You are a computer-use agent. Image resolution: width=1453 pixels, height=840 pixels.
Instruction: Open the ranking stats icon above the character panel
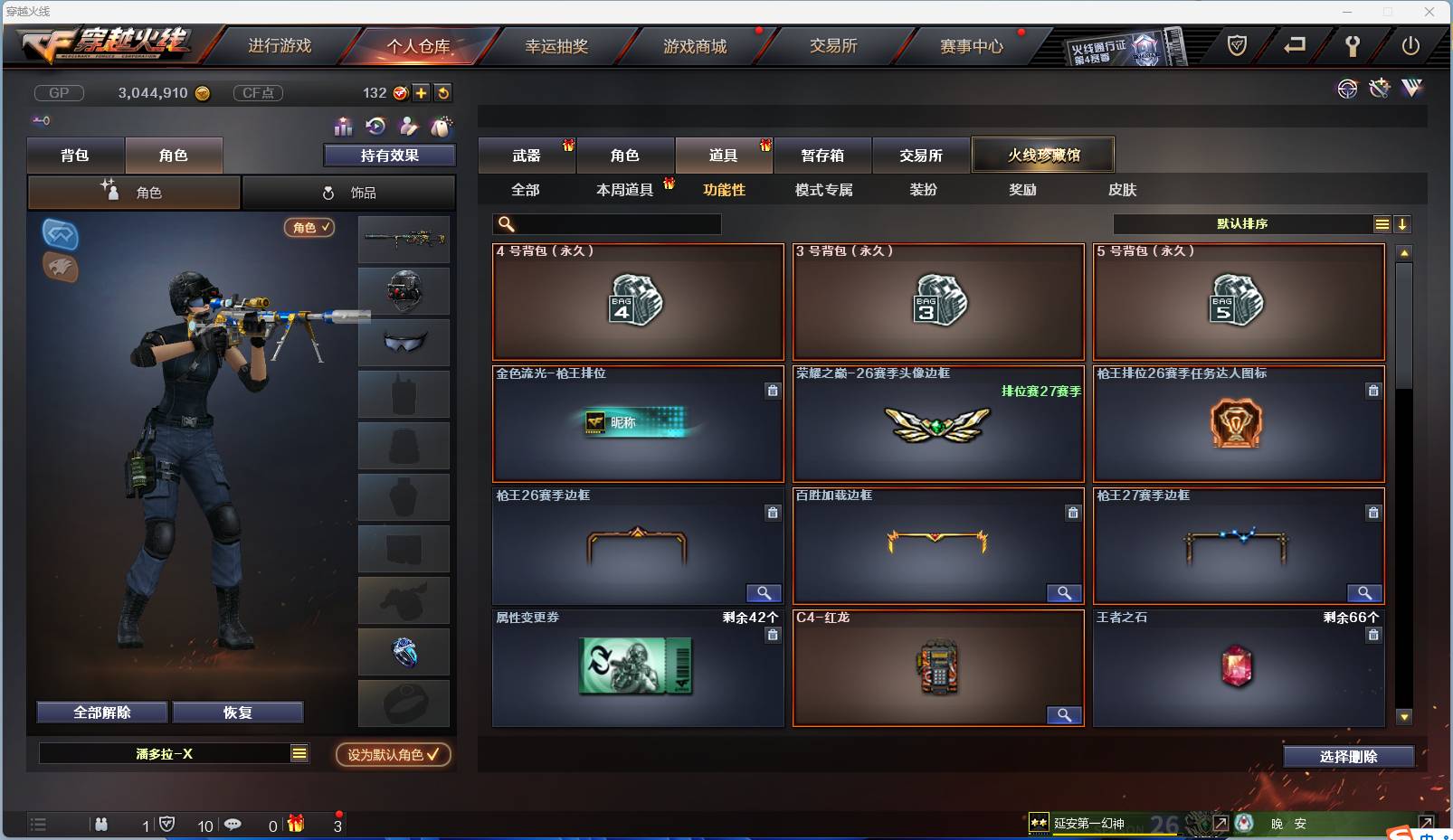pos(342,127)
